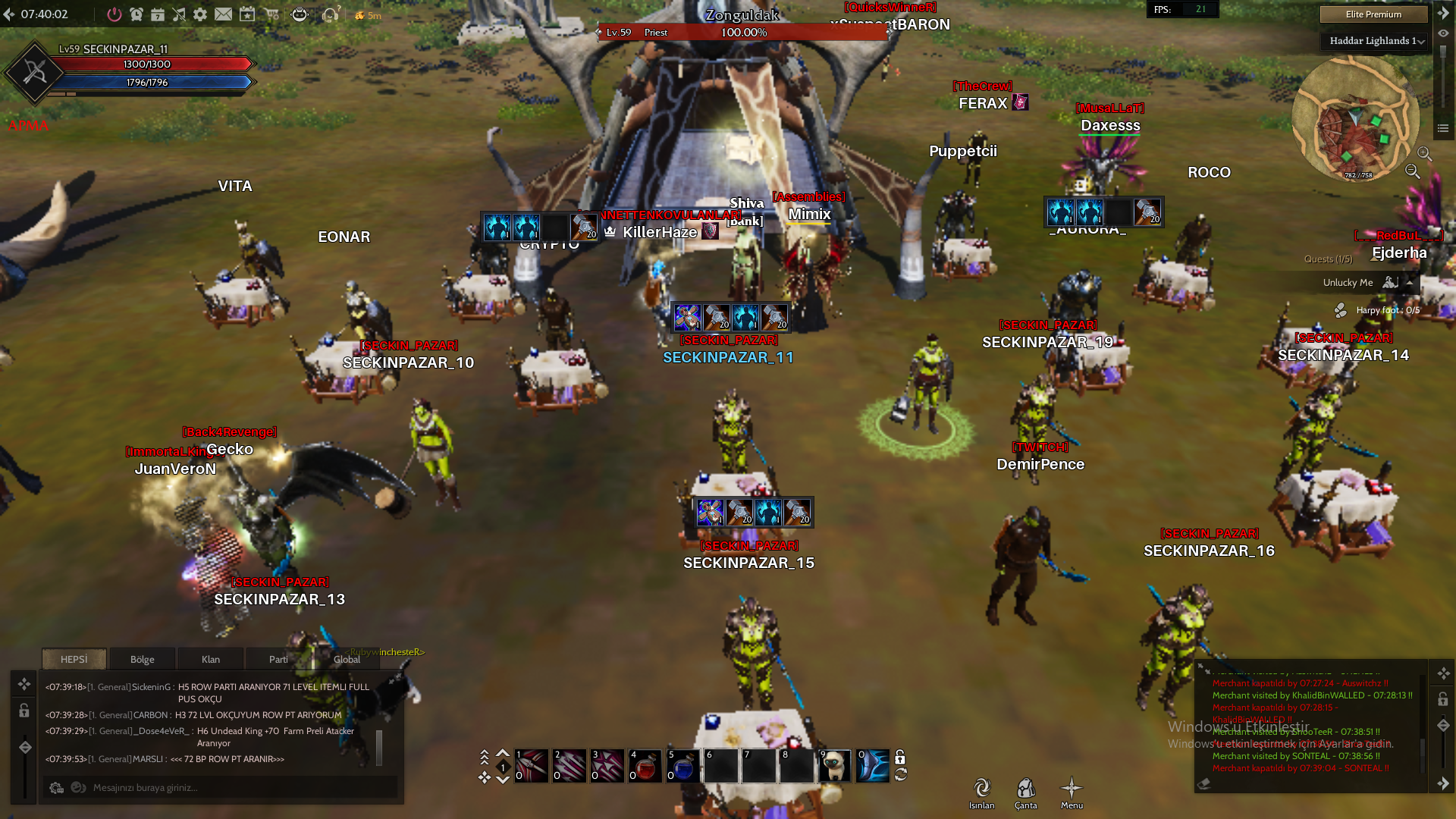
Task: Zoom out the minimap with minus magnifier
Action: tap(1412, 171)
